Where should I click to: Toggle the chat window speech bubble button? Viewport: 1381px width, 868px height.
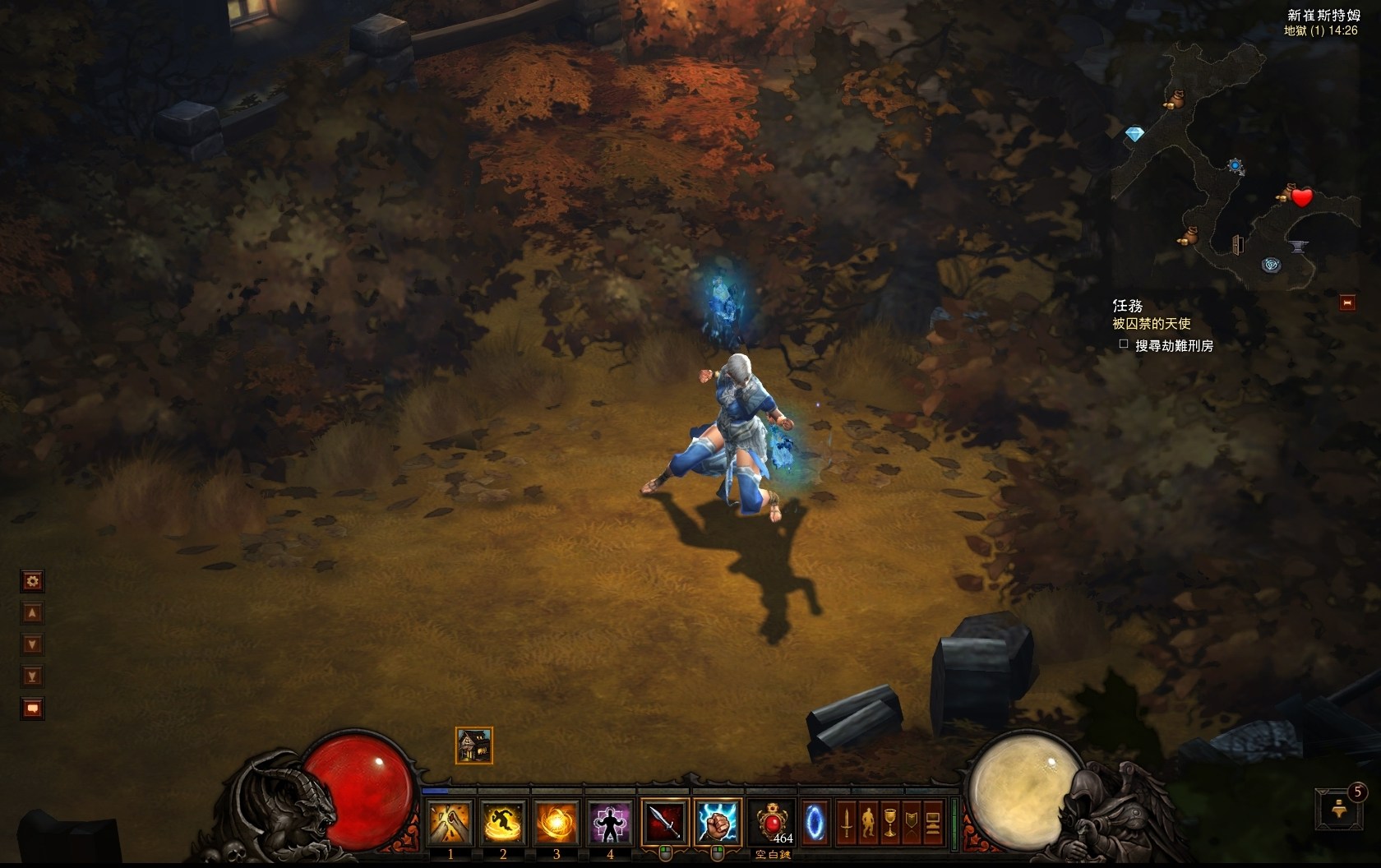[32, 708]
